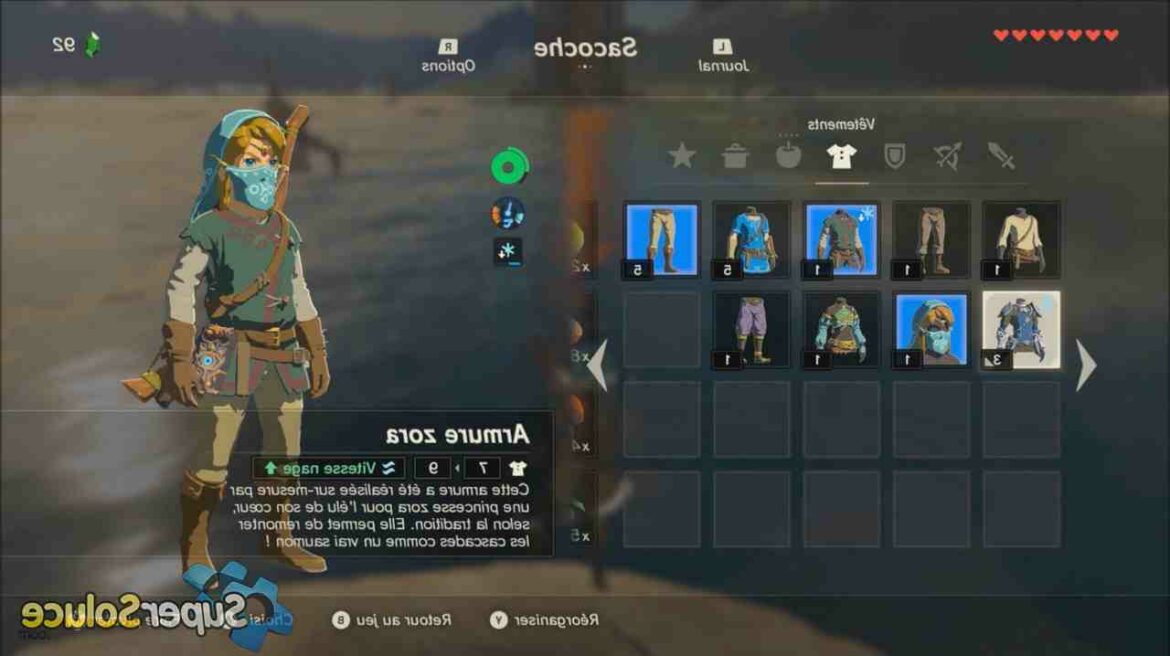Pick the equipped tan trousers slot
Viewport: 1170px width, 656px height.
(661, 240)
